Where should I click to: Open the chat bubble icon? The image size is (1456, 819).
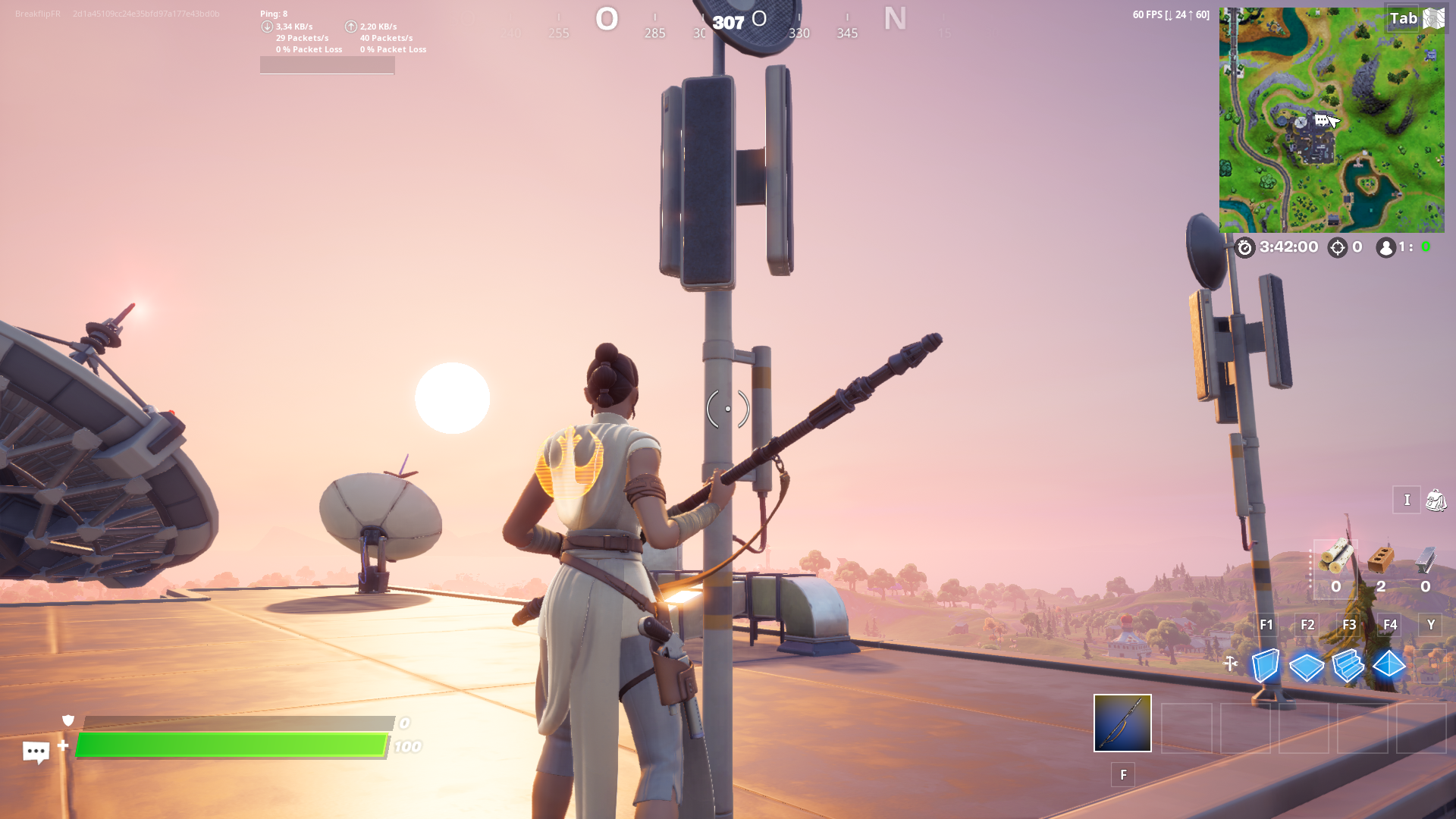[36, 752]
